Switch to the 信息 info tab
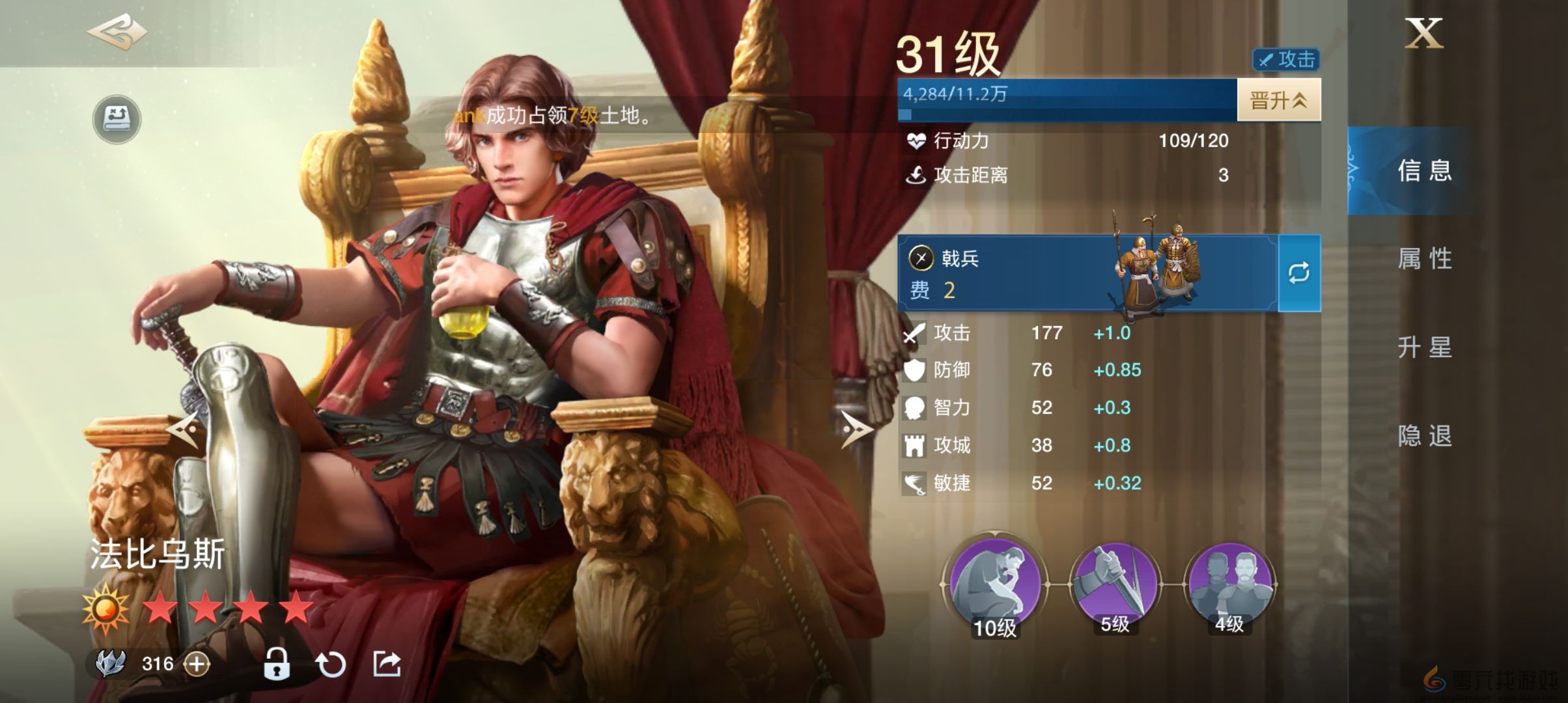 1424,171
